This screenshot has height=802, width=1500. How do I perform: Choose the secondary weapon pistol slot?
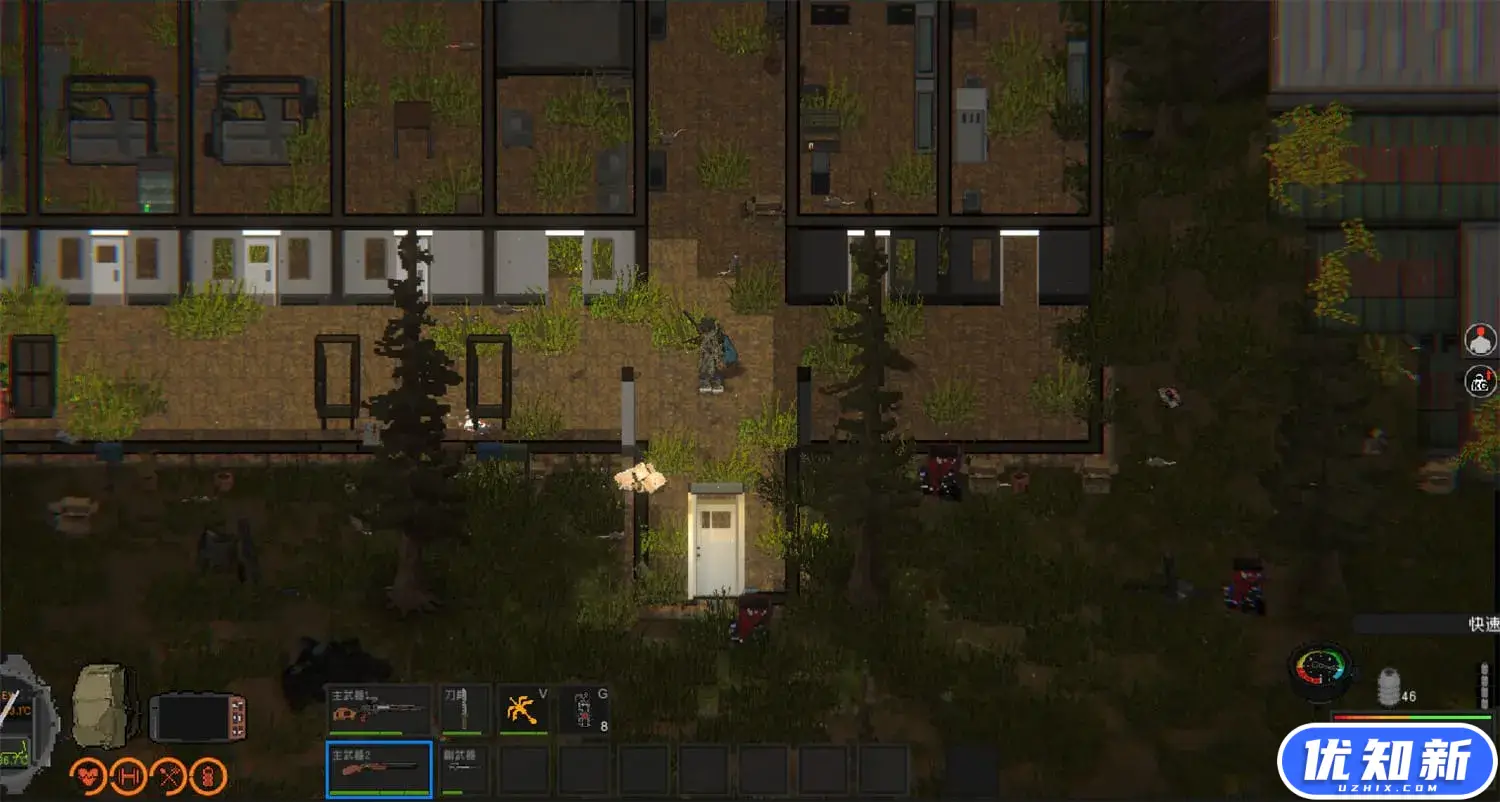click(x=465, y=769)
